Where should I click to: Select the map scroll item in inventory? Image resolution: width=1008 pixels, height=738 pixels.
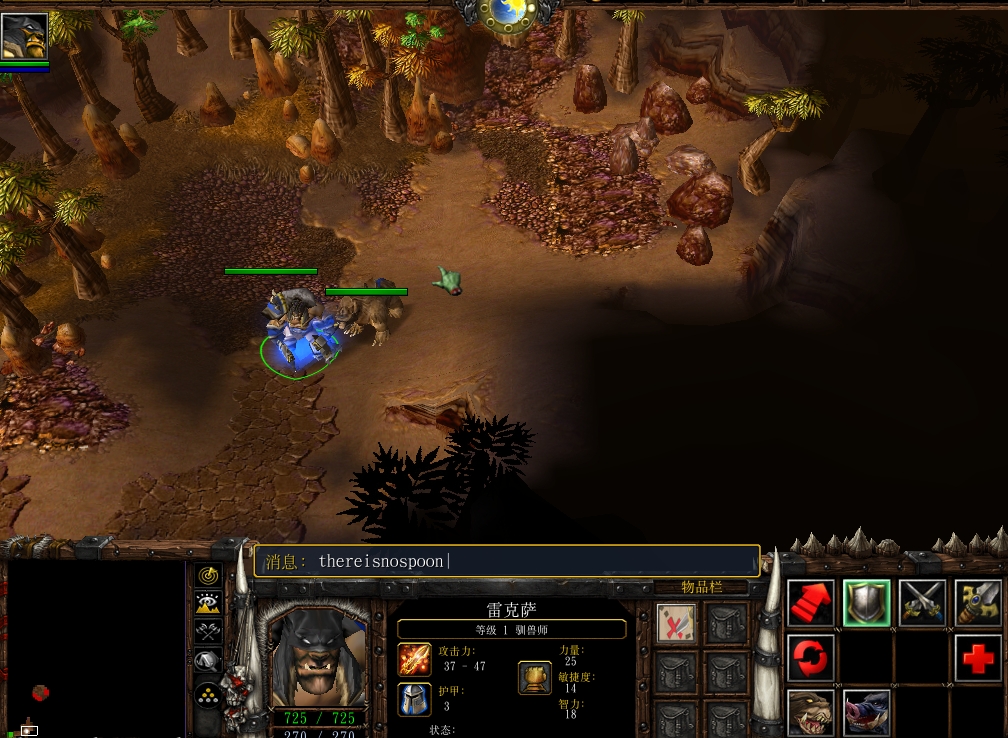coord(676,623)
